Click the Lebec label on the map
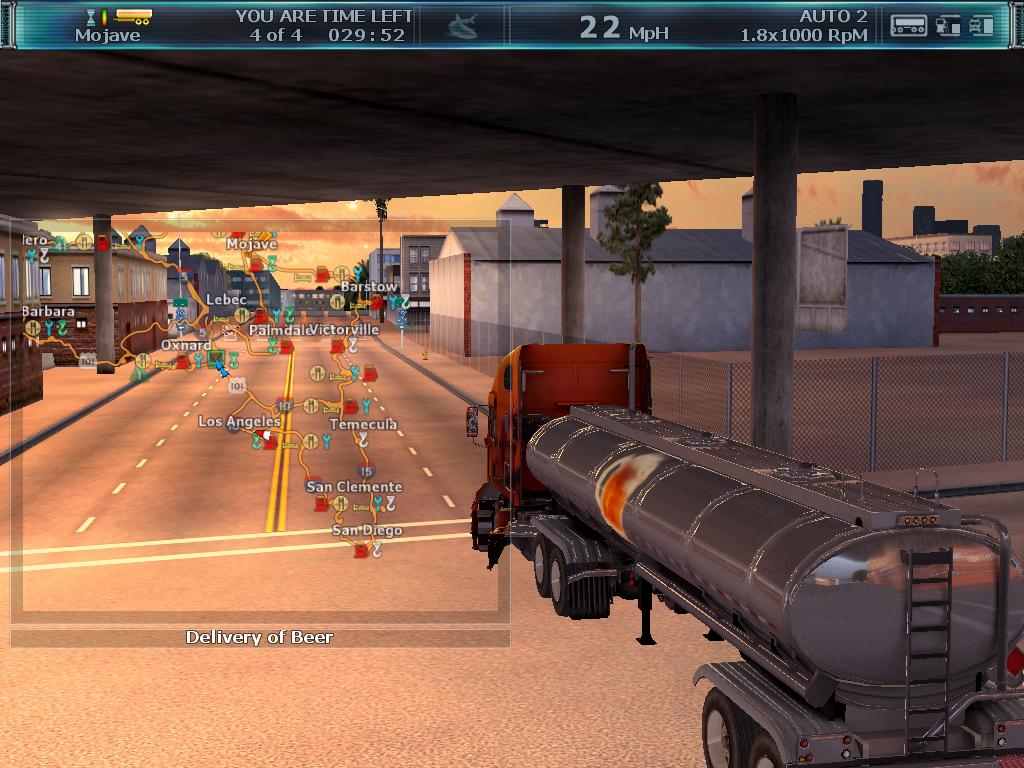The width and height of the screenshot is (1024, 768). (x=226, y=300)
